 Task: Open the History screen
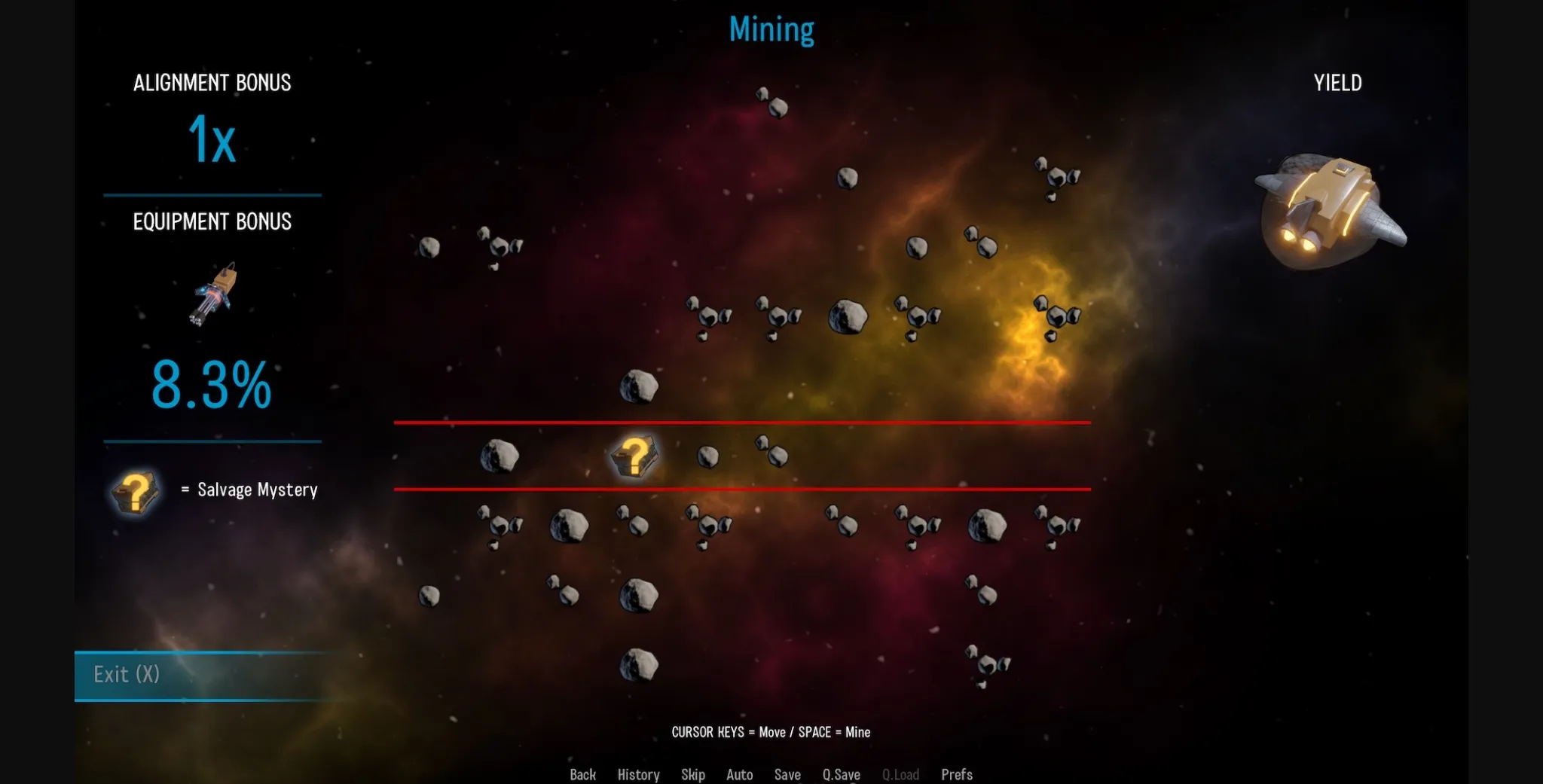[x=637, y=774]
